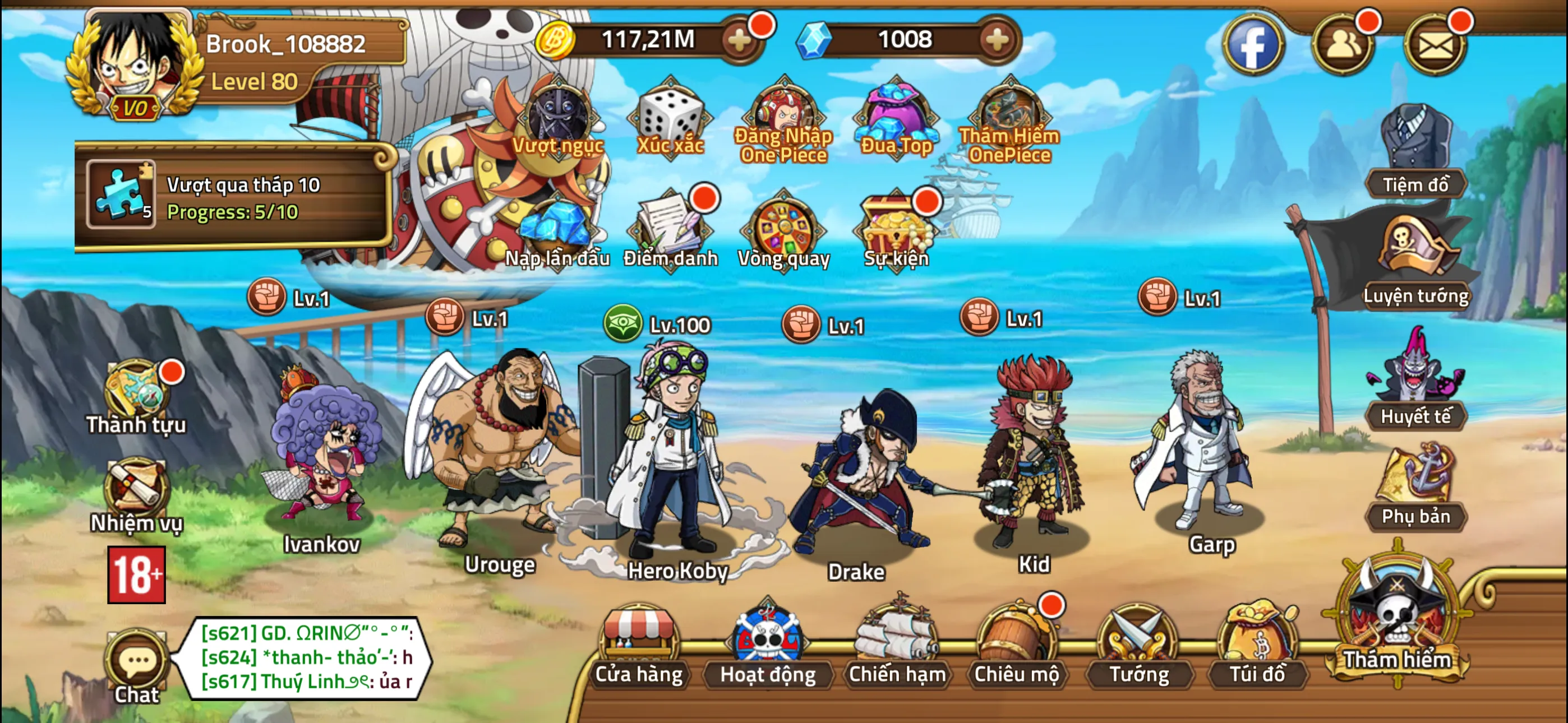The image size is (1568, 723).
Task: Open the friends list icon
Action: (x=1342, y=44)
